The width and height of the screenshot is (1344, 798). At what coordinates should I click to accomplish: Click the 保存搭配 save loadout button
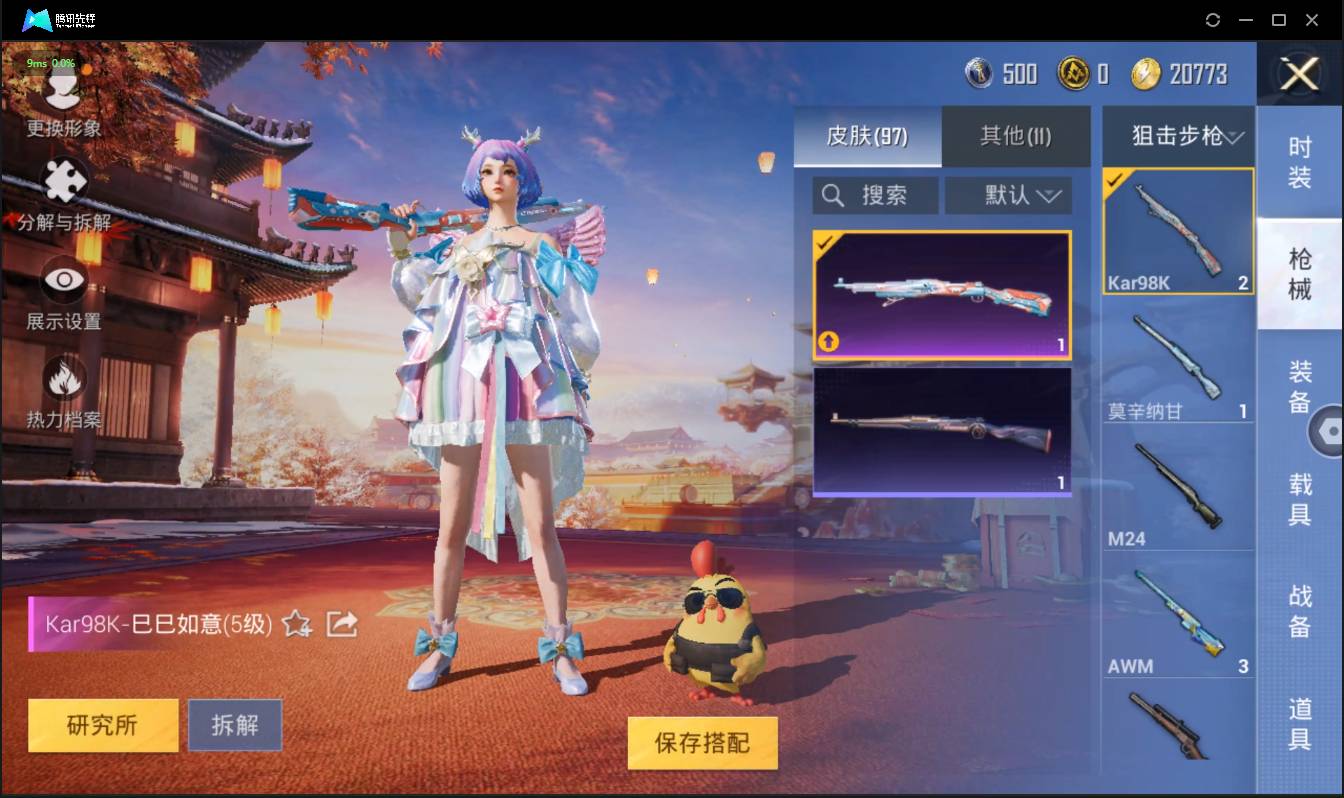pyautogui.click(x=702, y=743)
